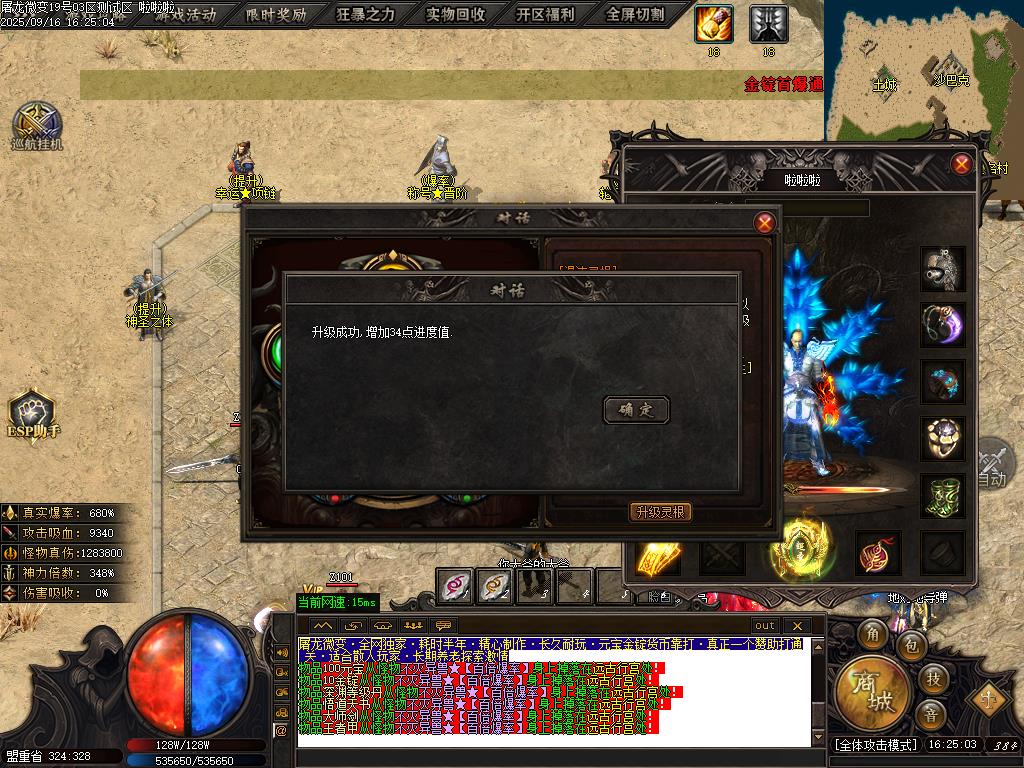The height and width of the screenshot is (768, 1024).
Task: Close the 对话 dialogue window
Action: 765,223
